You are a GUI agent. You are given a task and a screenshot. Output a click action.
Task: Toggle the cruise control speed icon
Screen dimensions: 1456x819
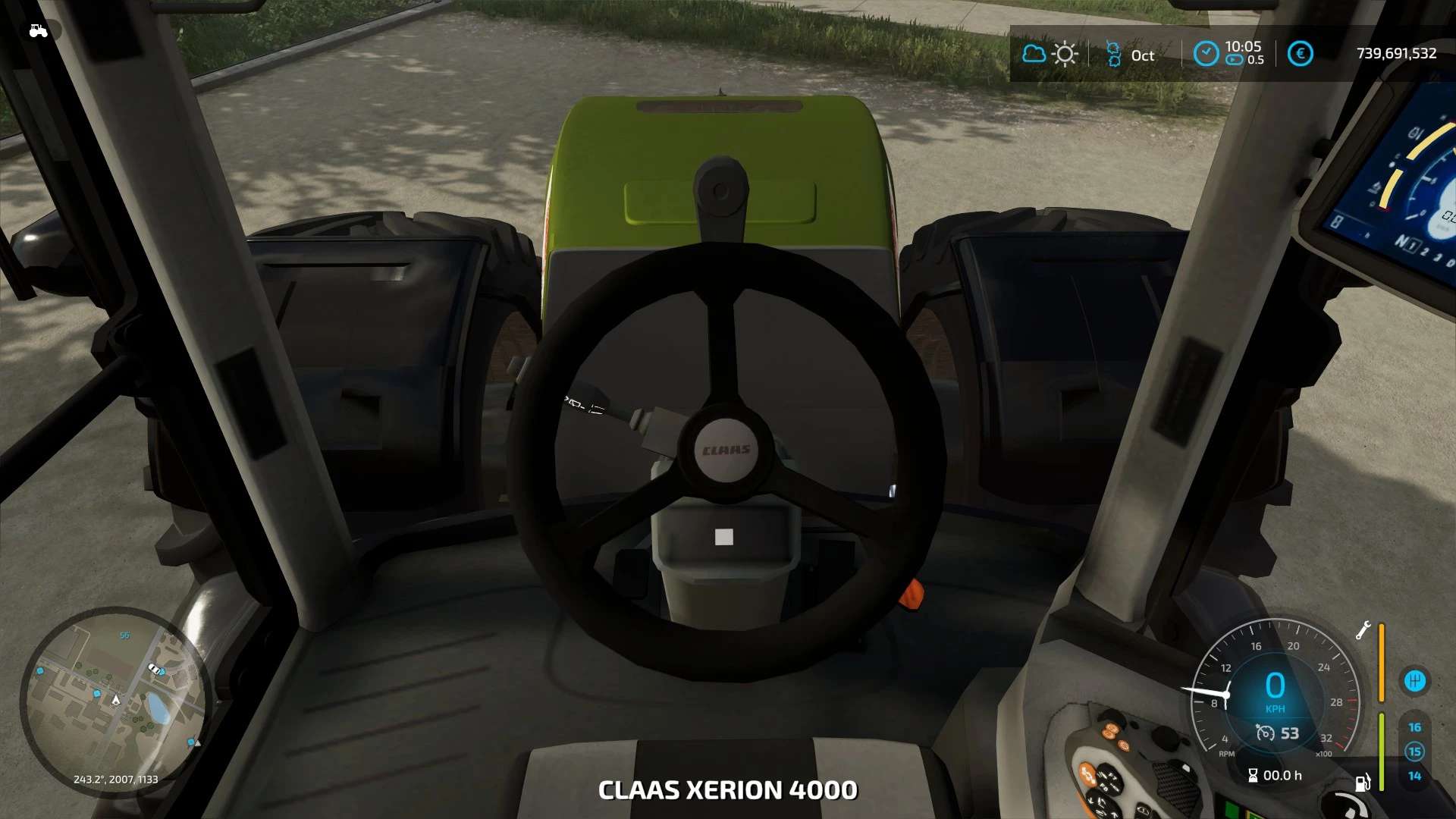(1265, 733)
